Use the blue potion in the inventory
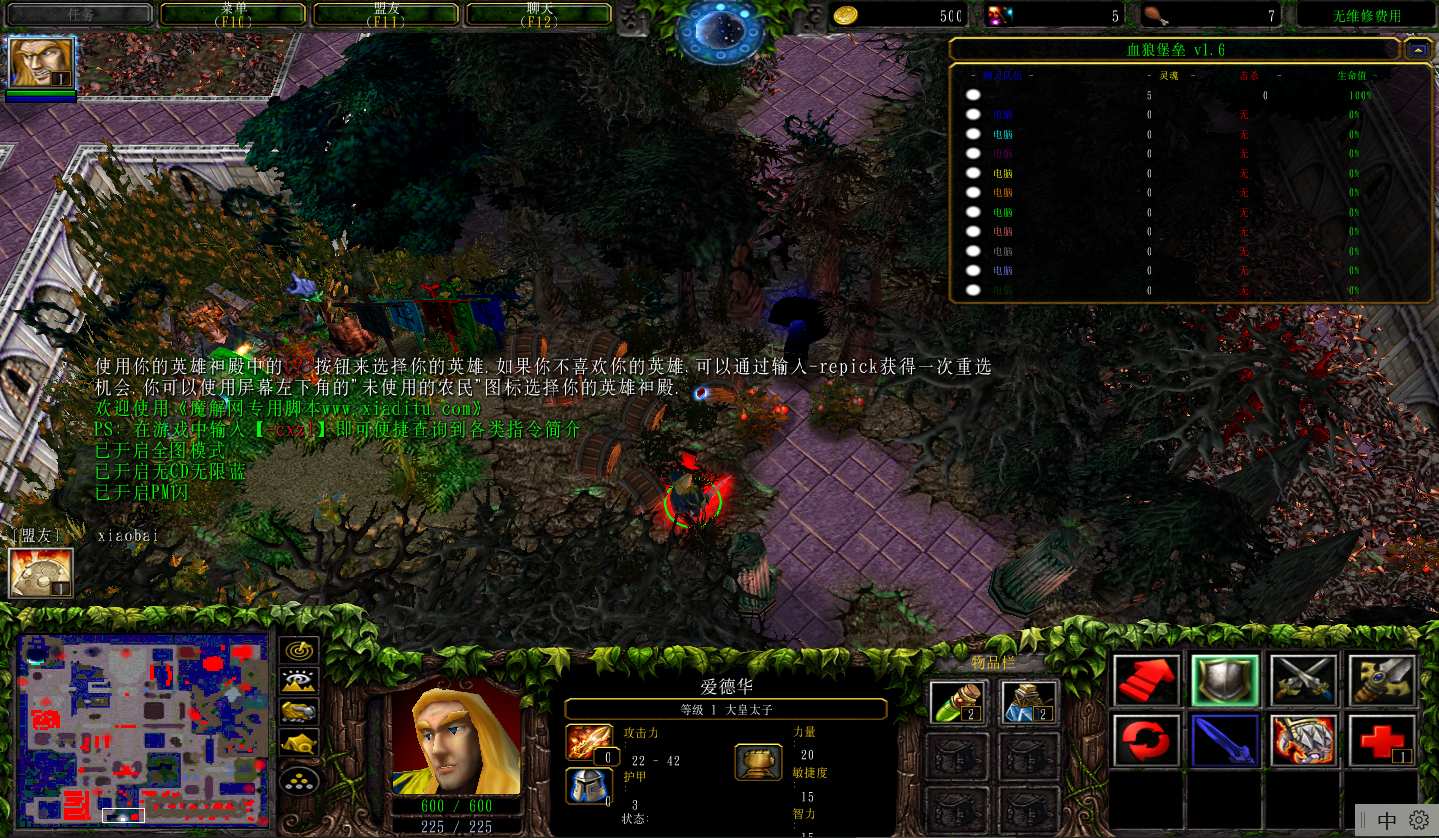 [1029, 702]
